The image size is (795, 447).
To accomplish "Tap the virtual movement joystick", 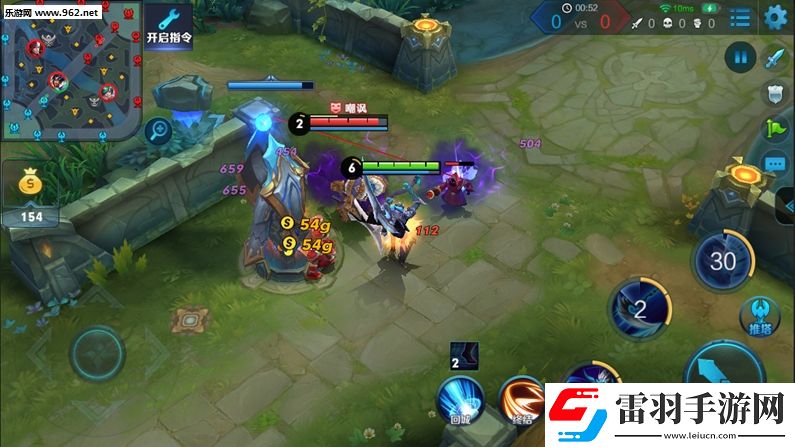I will click(97, 352).
